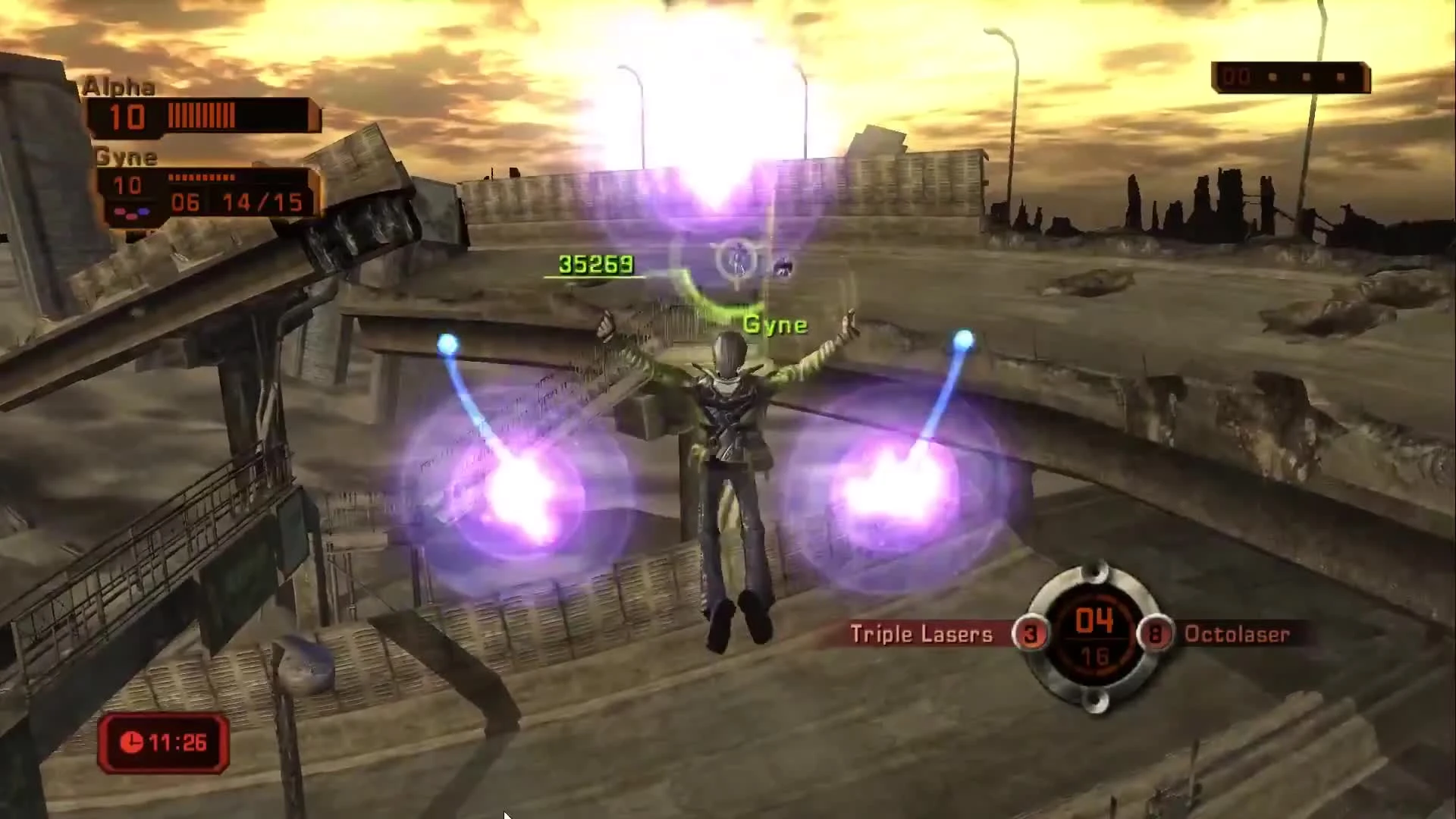The width and height of the screenshot is (1456, 819).
Task: Click the Triple Lasers ammo counter 3
Action: tap(1031, 634)
